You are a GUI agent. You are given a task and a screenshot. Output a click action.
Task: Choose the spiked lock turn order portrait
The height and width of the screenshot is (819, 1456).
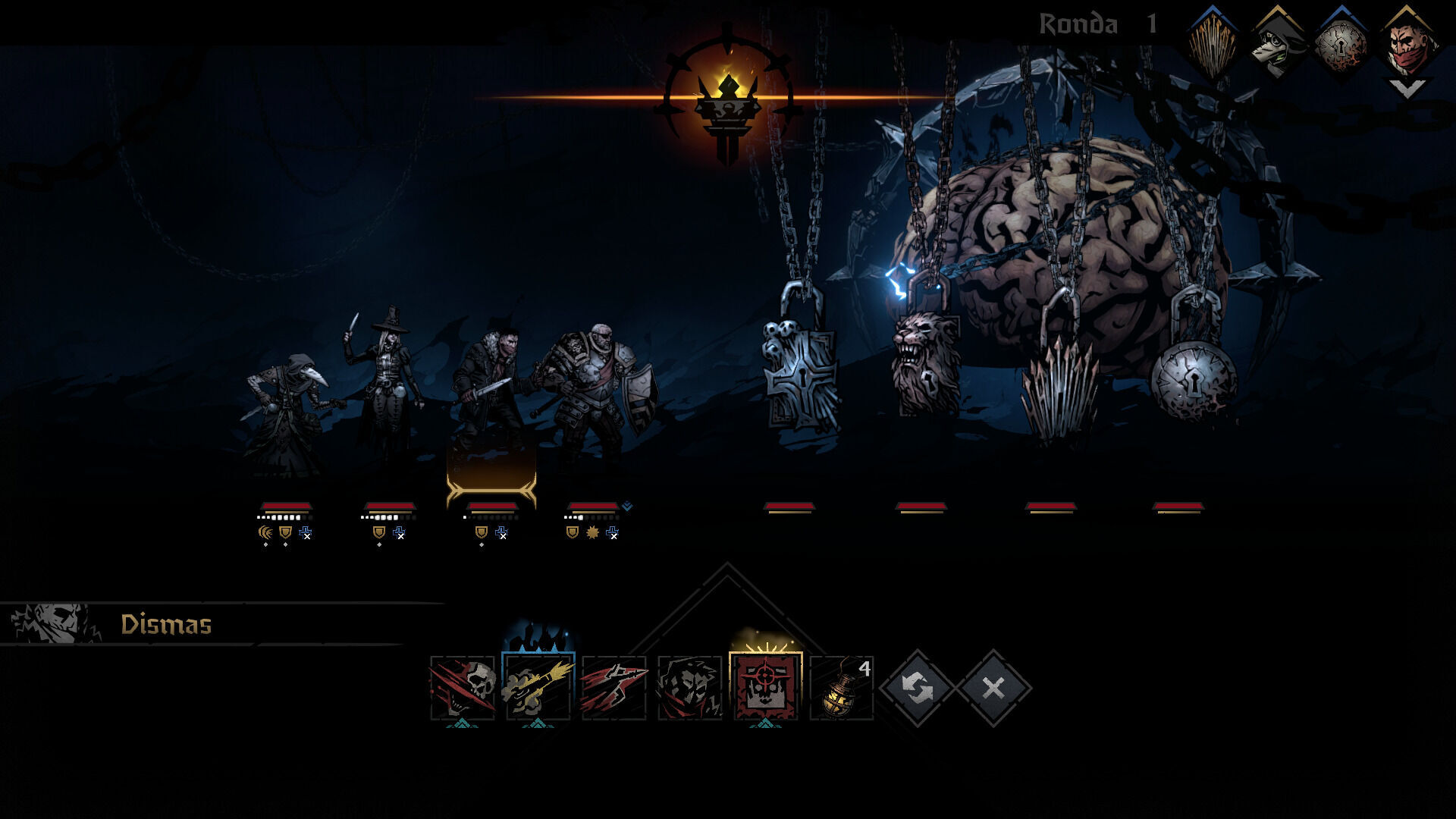coord(1212,45)
